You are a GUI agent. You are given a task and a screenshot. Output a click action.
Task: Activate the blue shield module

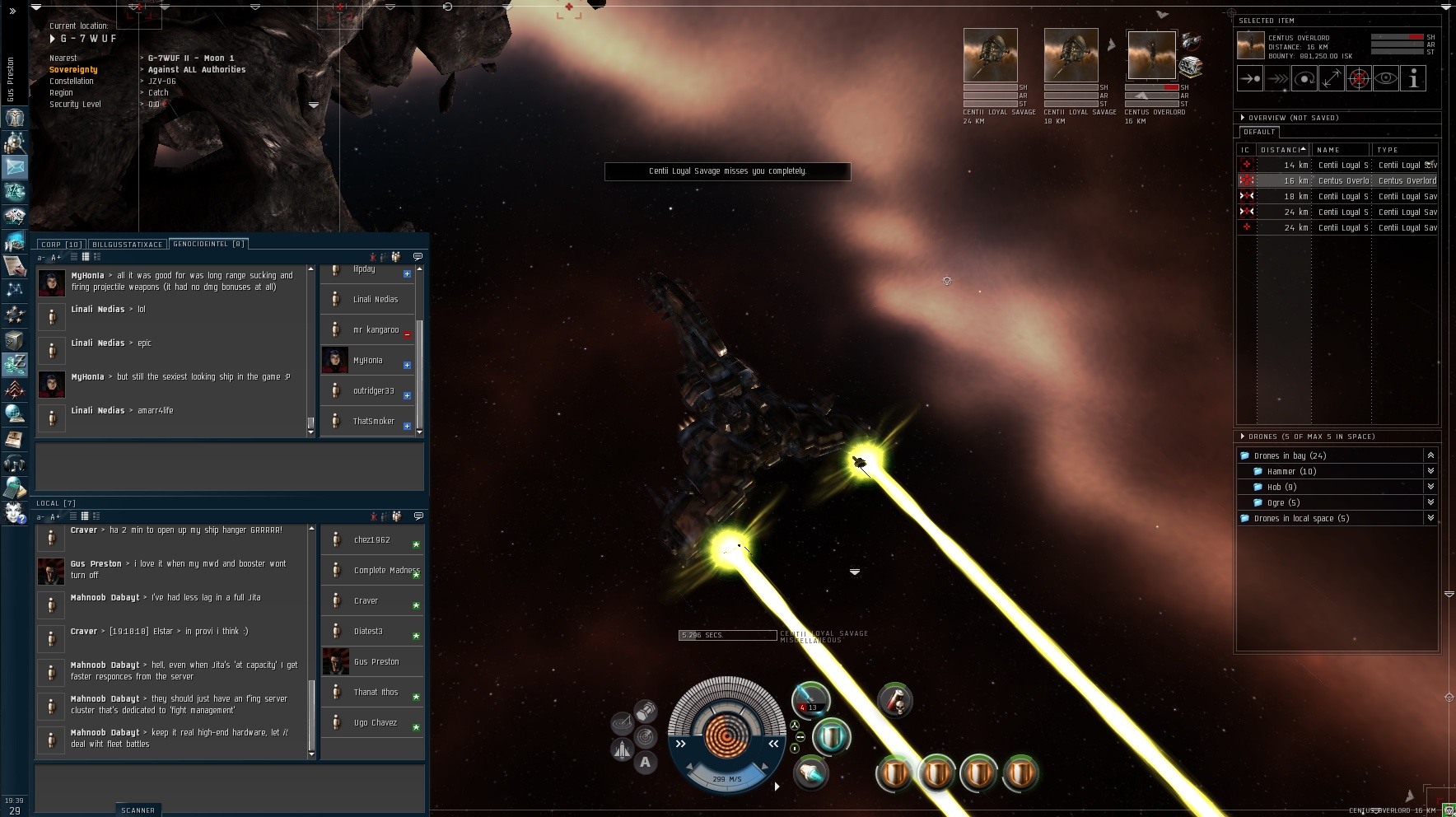pos(831,736)
